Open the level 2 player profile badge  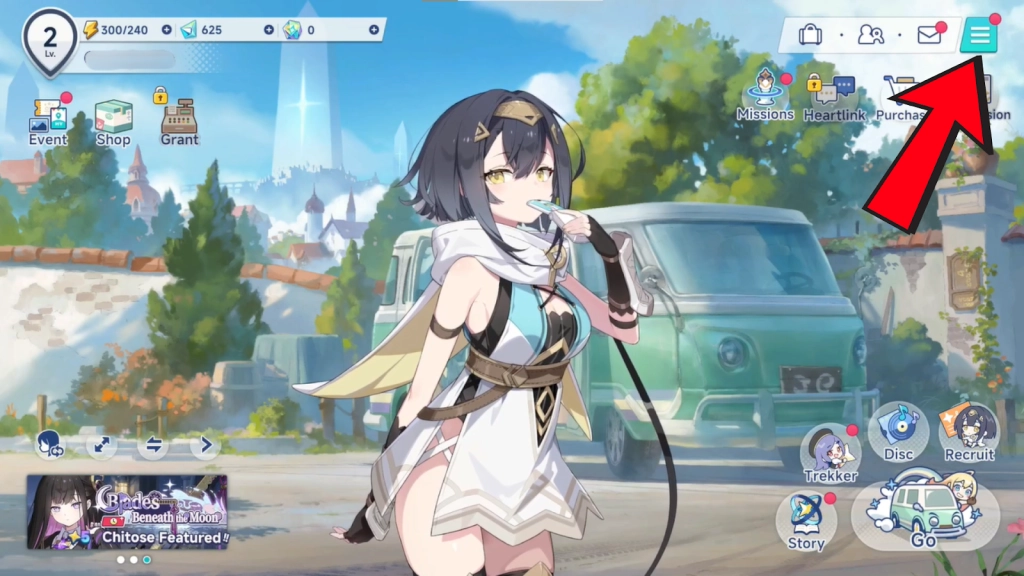50,38
